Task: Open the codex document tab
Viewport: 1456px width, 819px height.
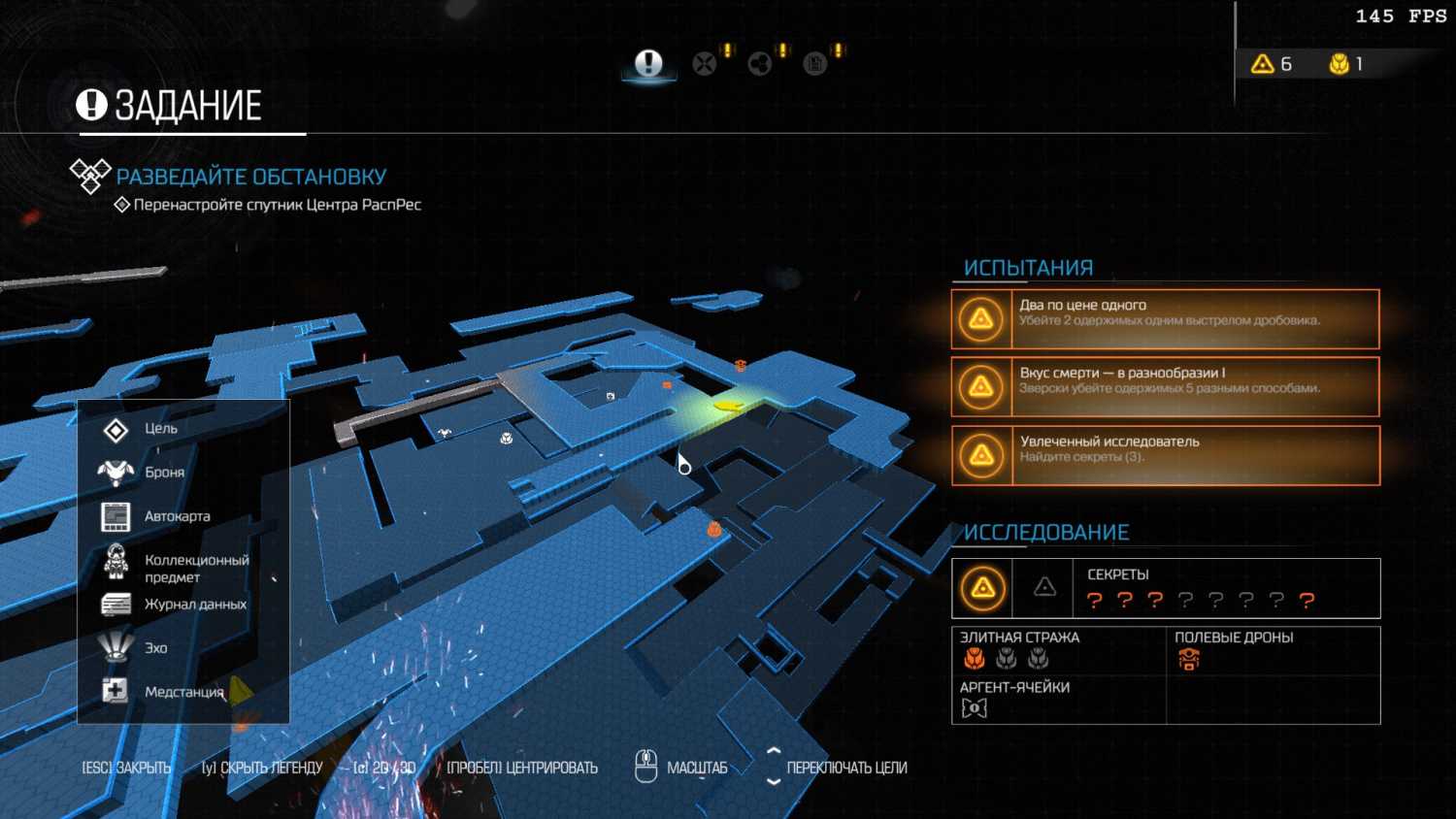Action: pyautogui.click(x=815, y=64)
